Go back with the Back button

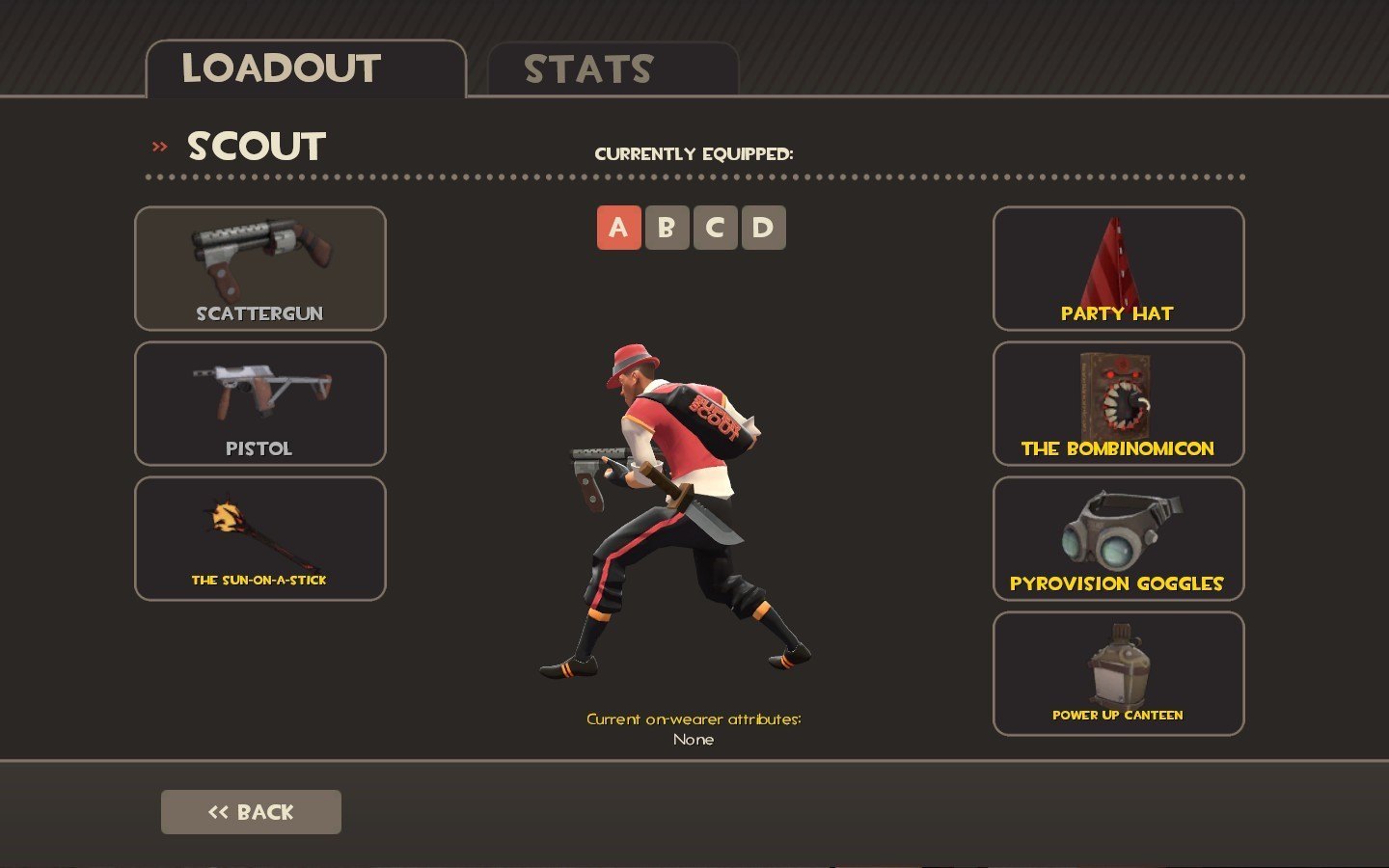[x=251, y=812]
